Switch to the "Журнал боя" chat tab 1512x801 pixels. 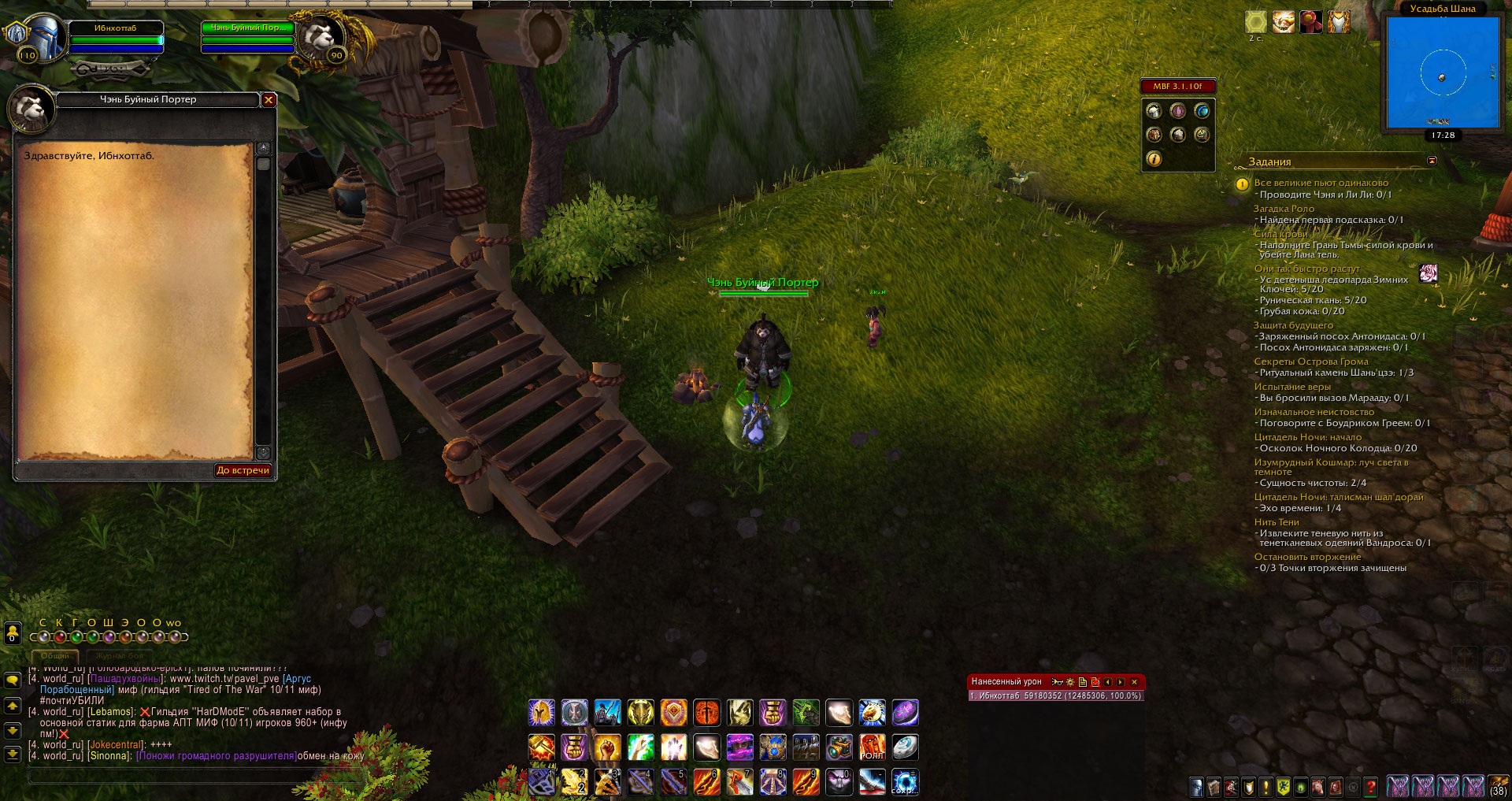coord(120,655)
